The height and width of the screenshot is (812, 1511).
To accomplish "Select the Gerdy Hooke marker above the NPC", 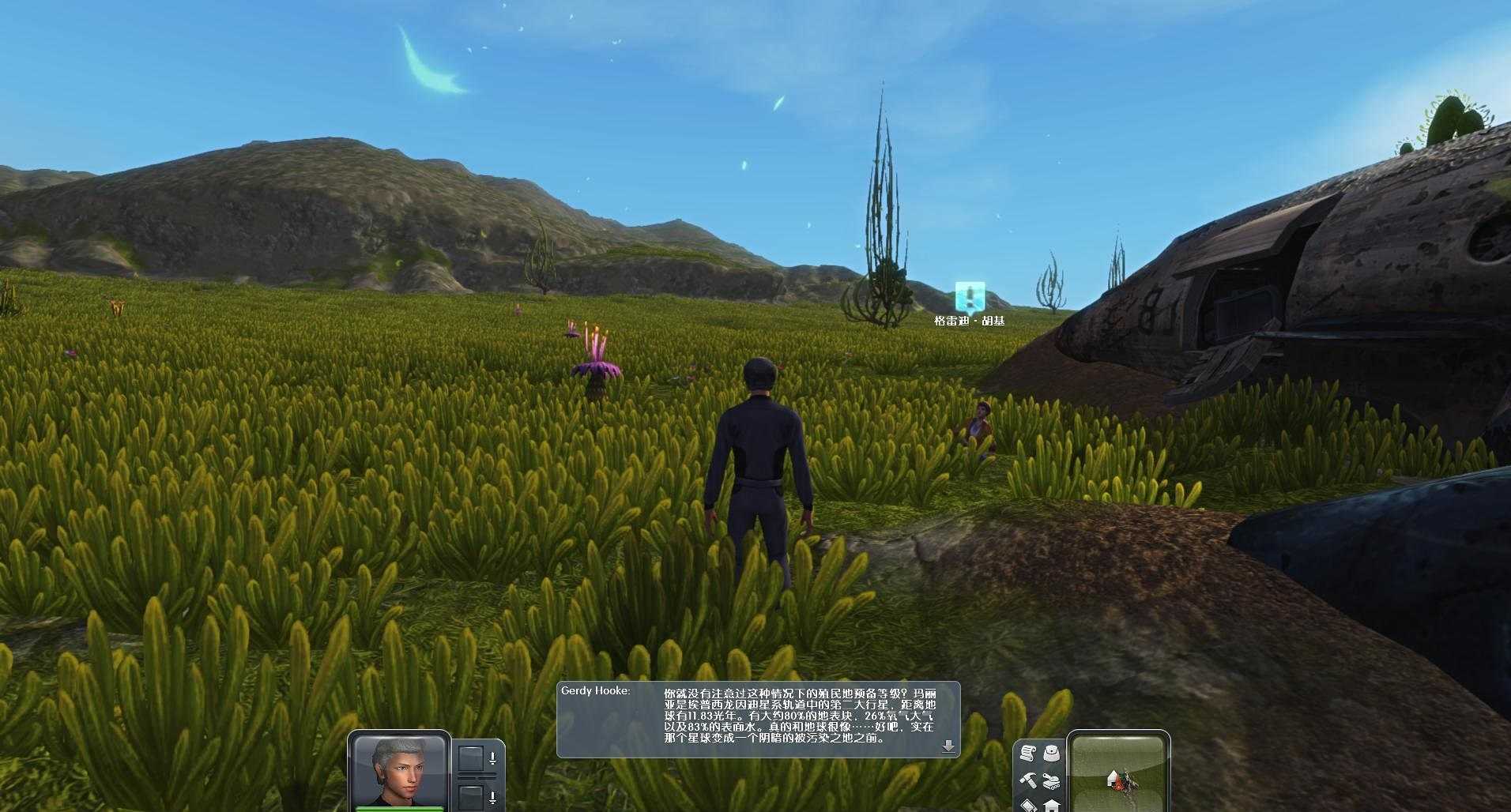I will (970, 296).
